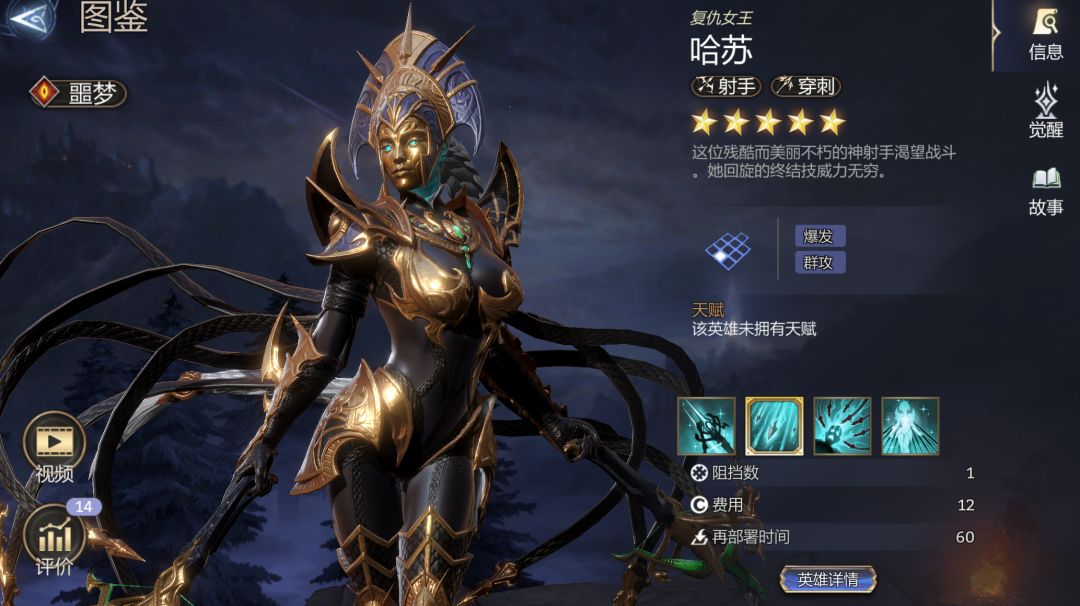Screen dimensions: 1080x606
Task: Tap the 噩梦 faction badge
Action: click(x=78, y=93)
